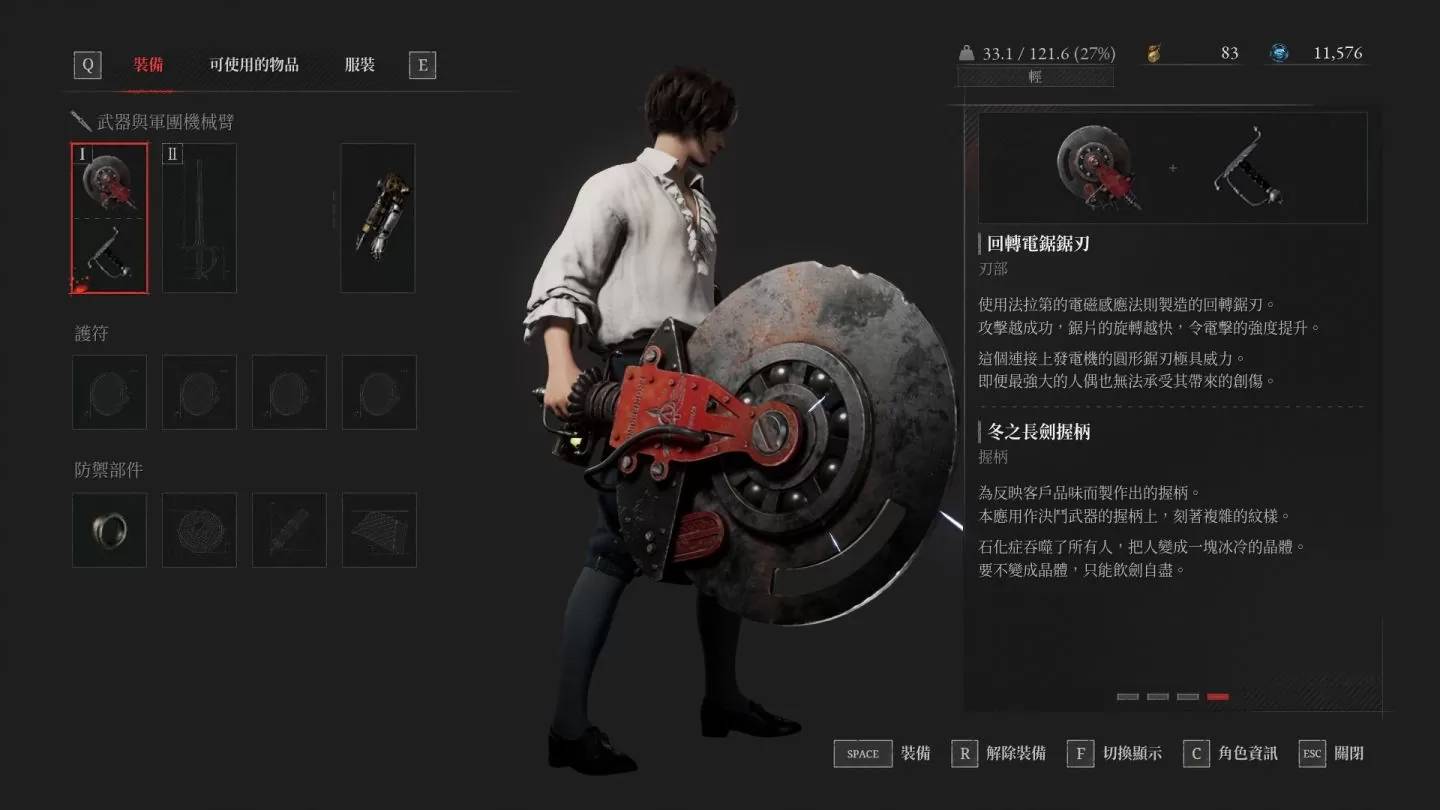Select weapon slot I with the saw blade

[x=110, y=218]
